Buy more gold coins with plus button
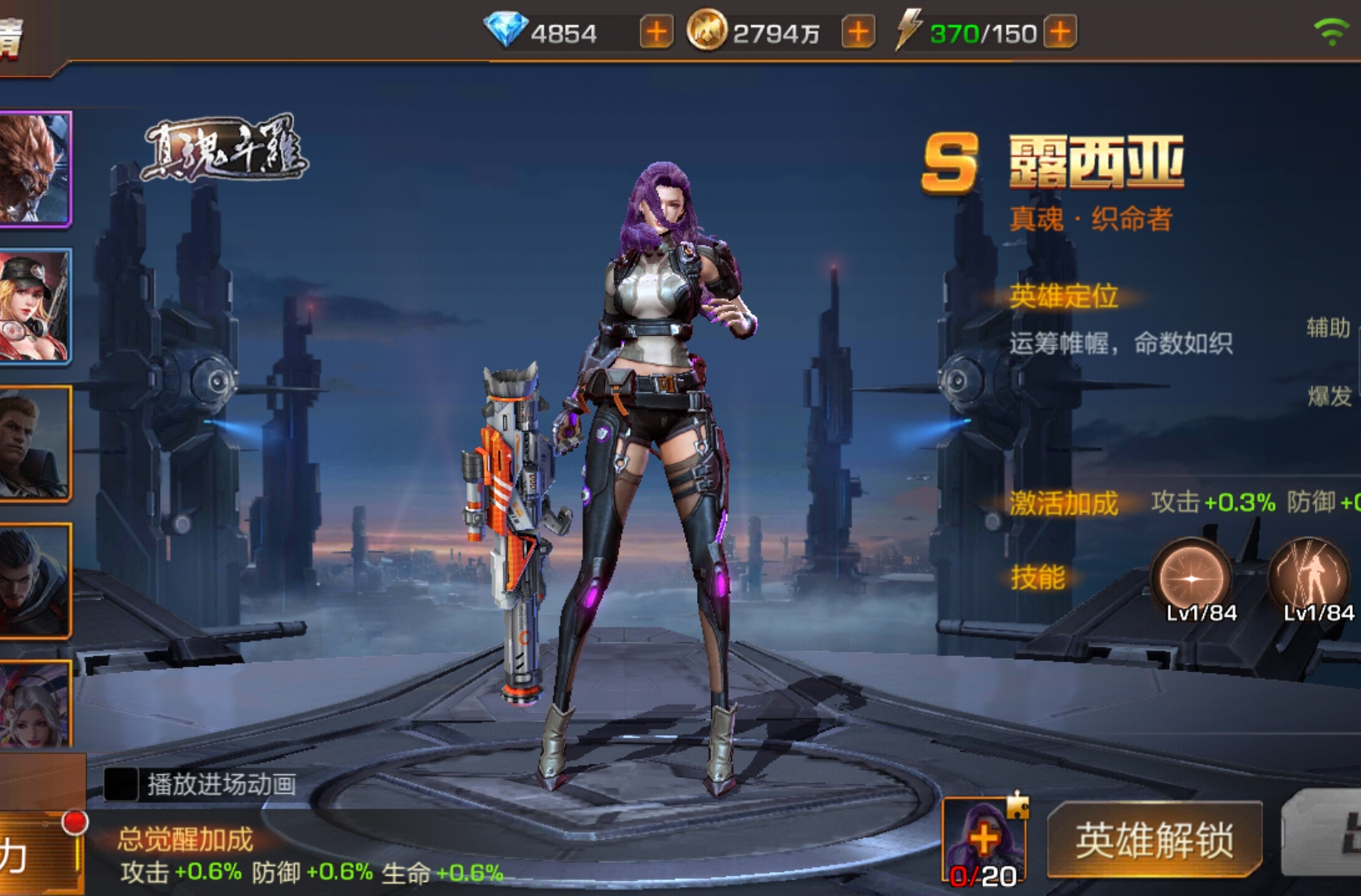This screenshot has width=1361, height=896. click(858, 33)
